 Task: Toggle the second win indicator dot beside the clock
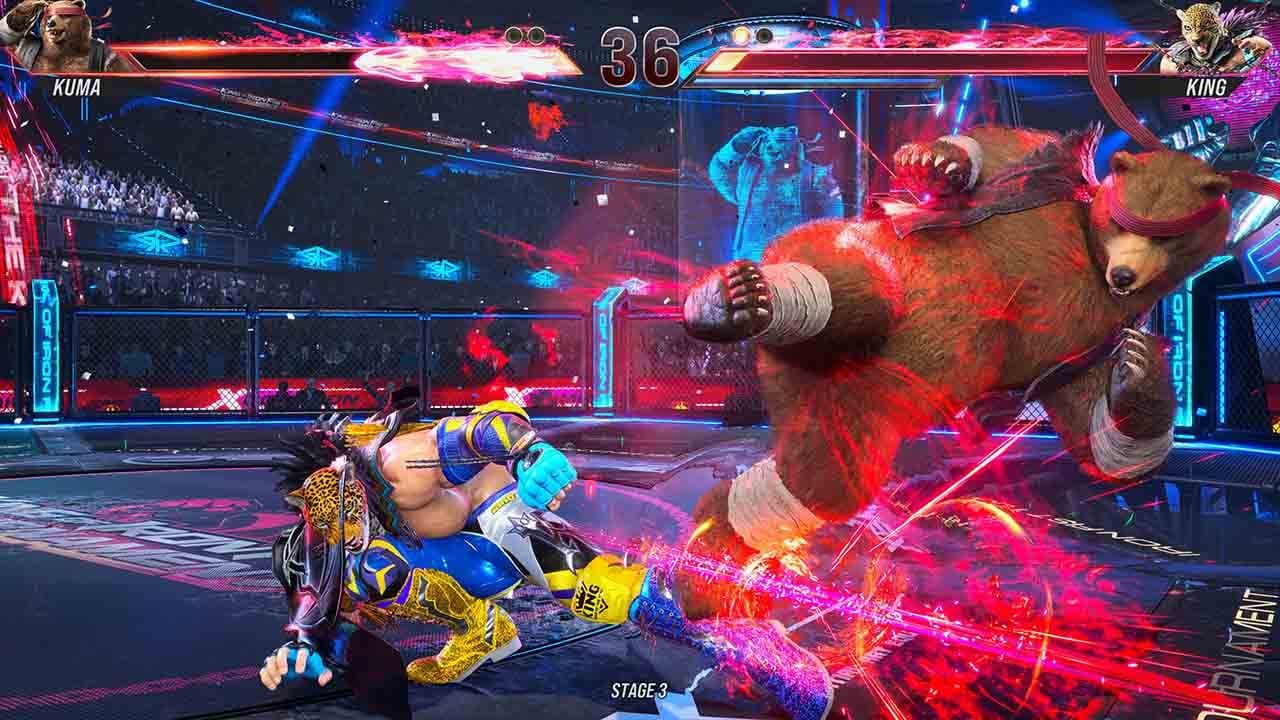[x=535, y=34]
